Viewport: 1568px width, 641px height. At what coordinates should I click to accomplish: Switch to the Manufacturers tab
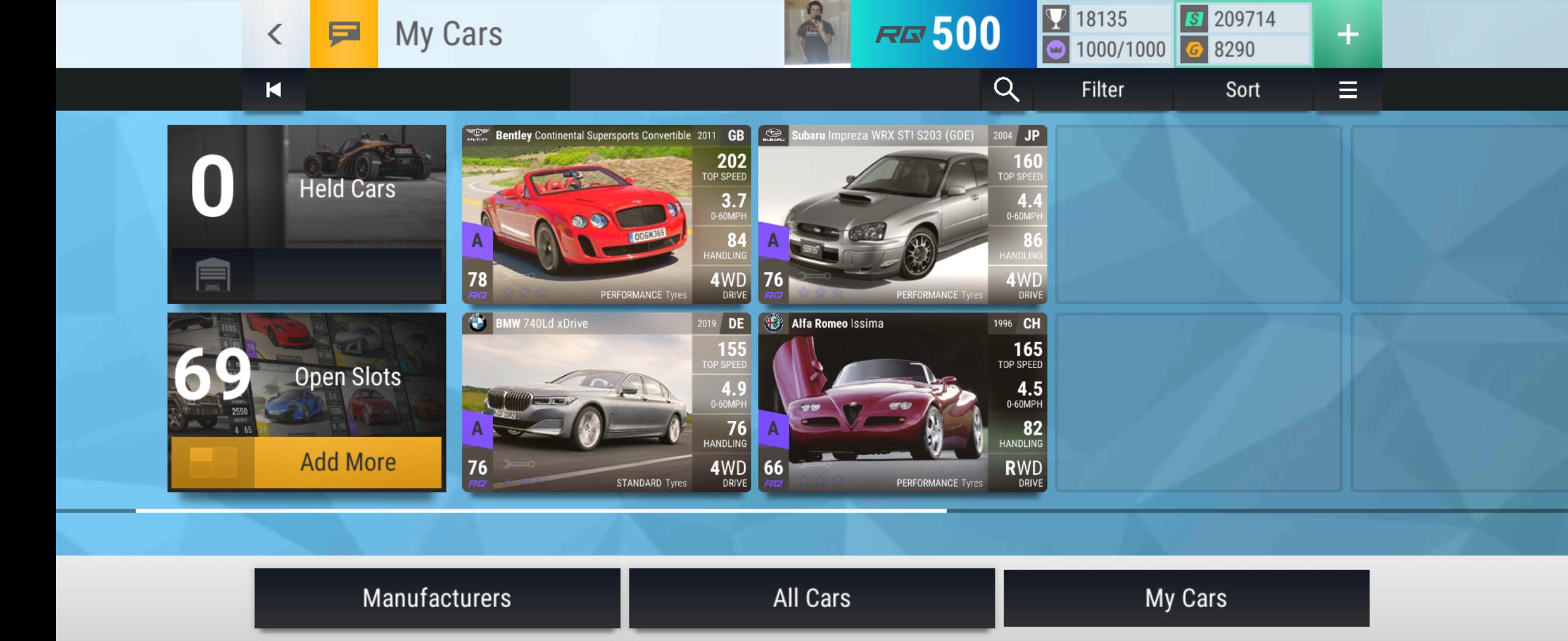pos(438,598)
